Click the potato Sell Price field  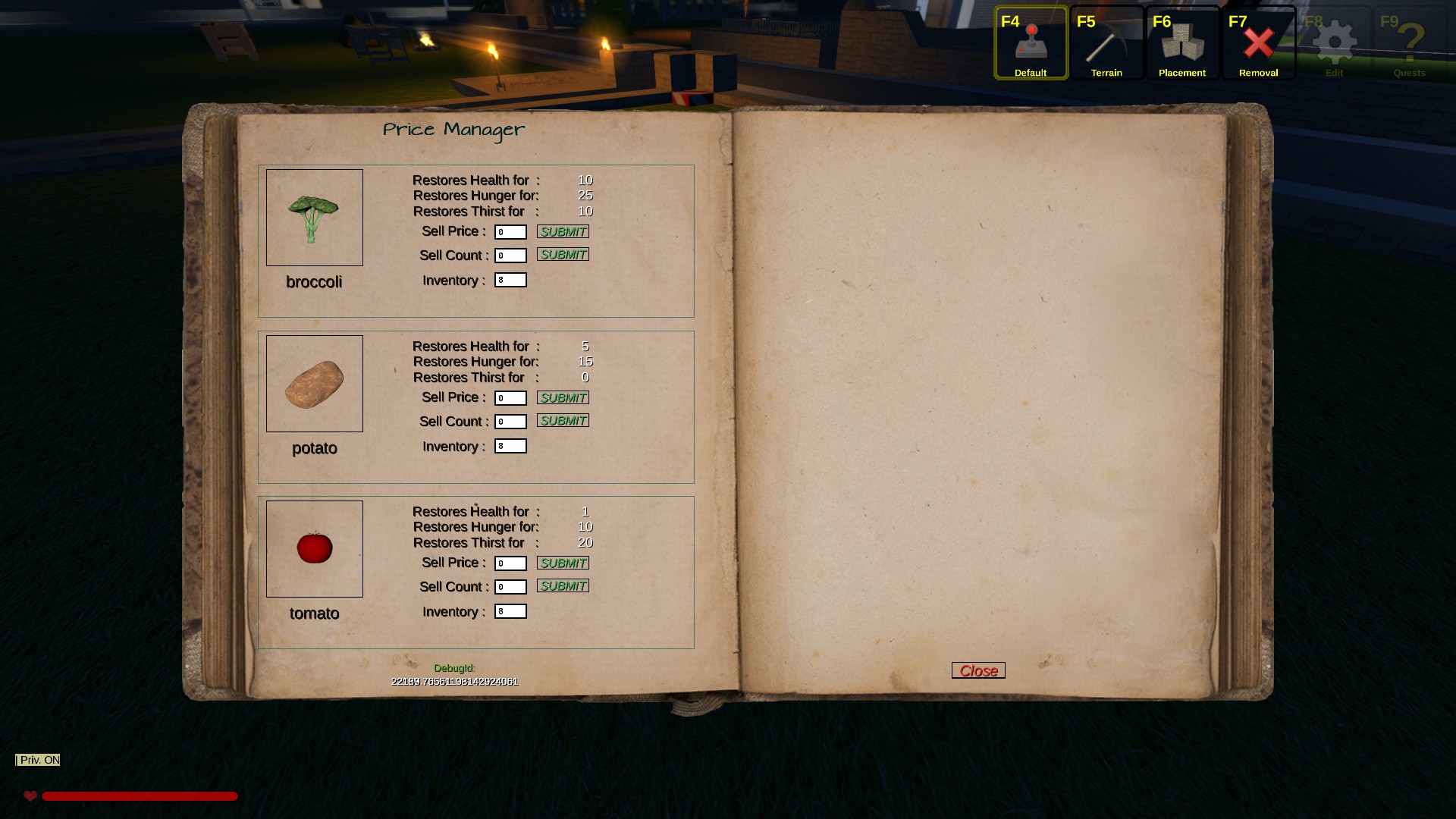click(x=510, y=398)
